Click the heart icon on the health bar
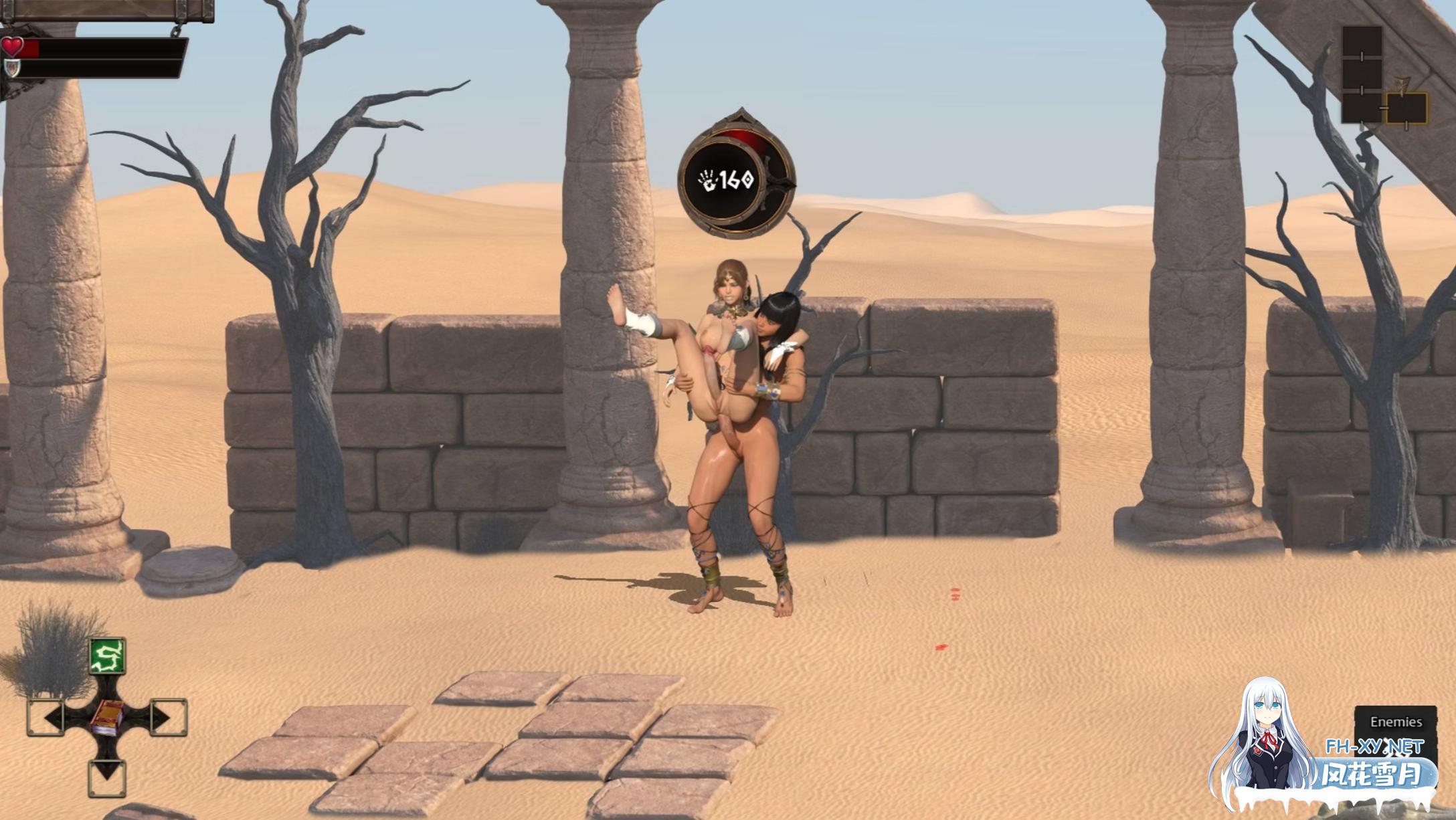Viewport: 1456px width, 820px height. [12, 47]
